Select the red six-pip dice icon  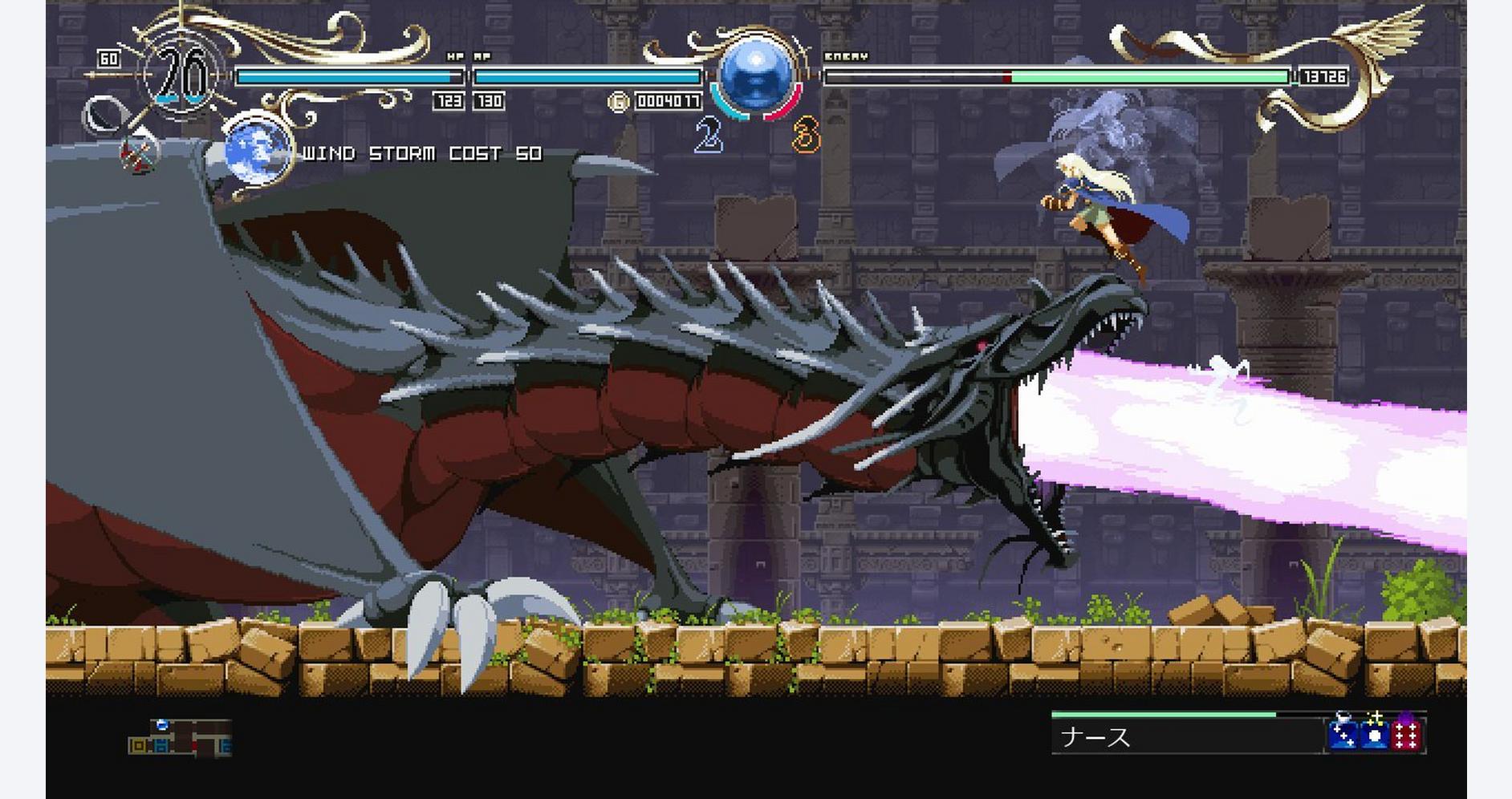tap(1406, 734)
